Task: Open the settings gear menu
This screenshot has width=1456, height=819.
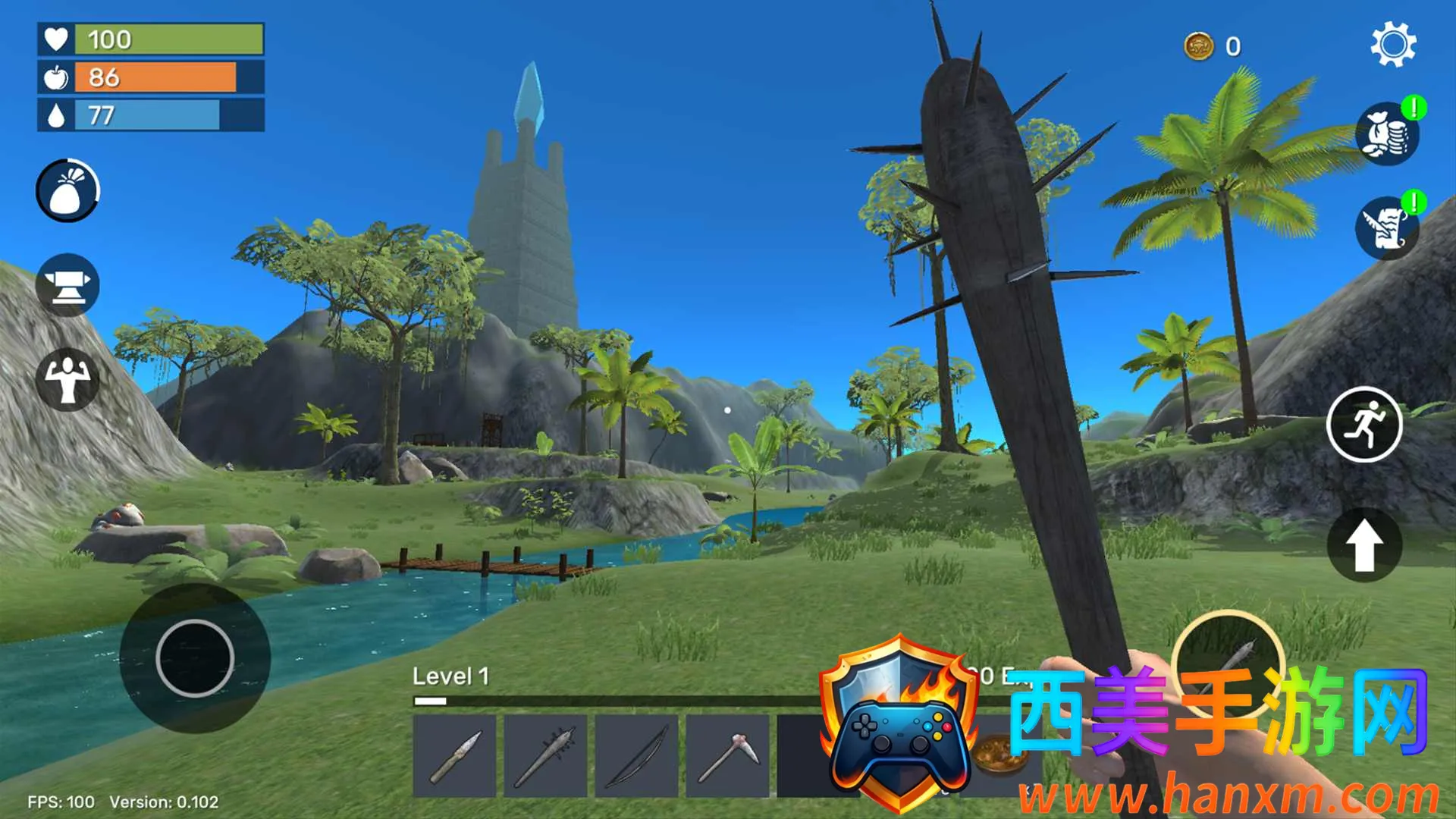Action: 1393,45
